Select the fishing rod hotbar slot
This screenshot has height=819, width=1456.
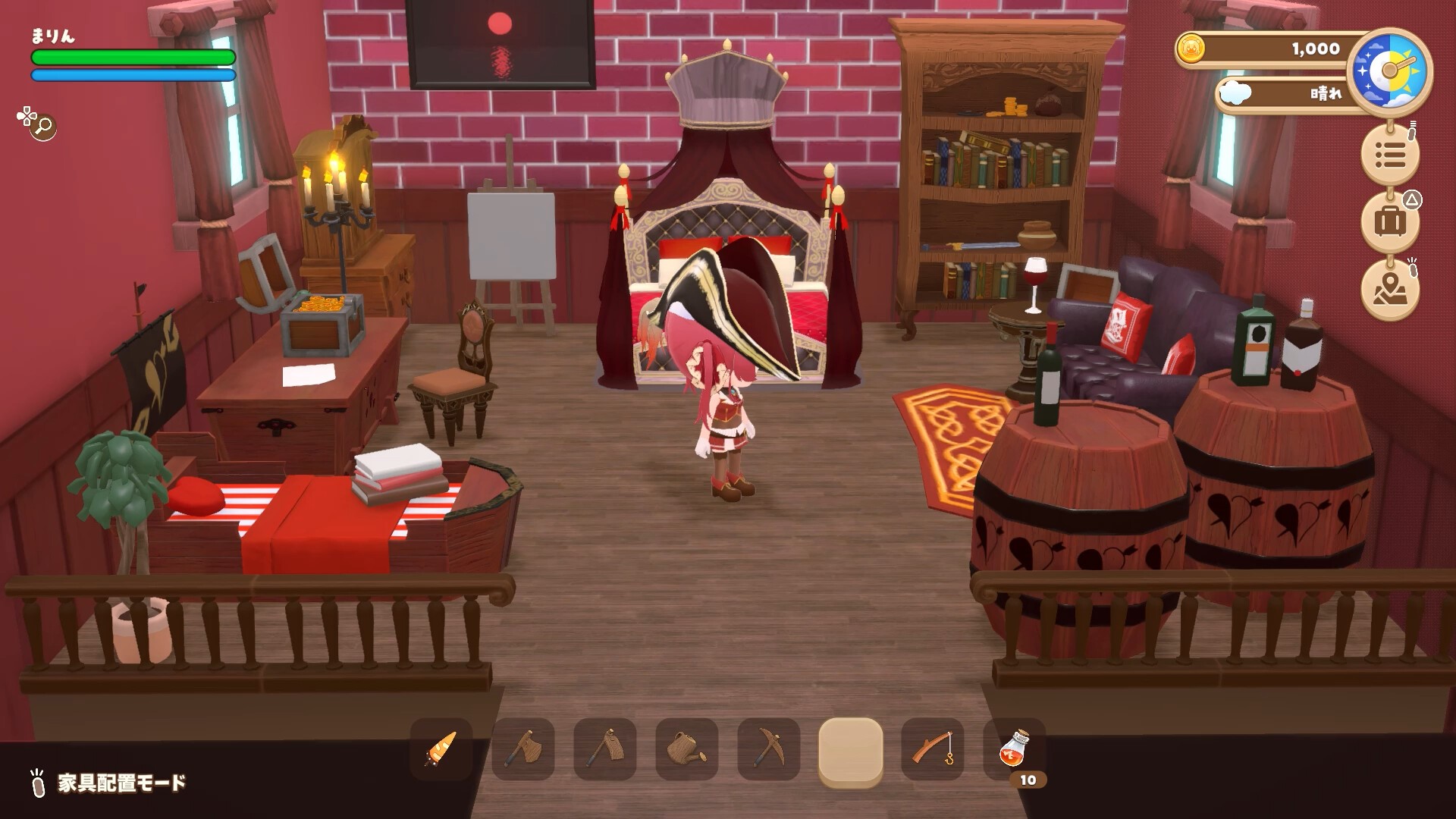[x=933, y=749]
